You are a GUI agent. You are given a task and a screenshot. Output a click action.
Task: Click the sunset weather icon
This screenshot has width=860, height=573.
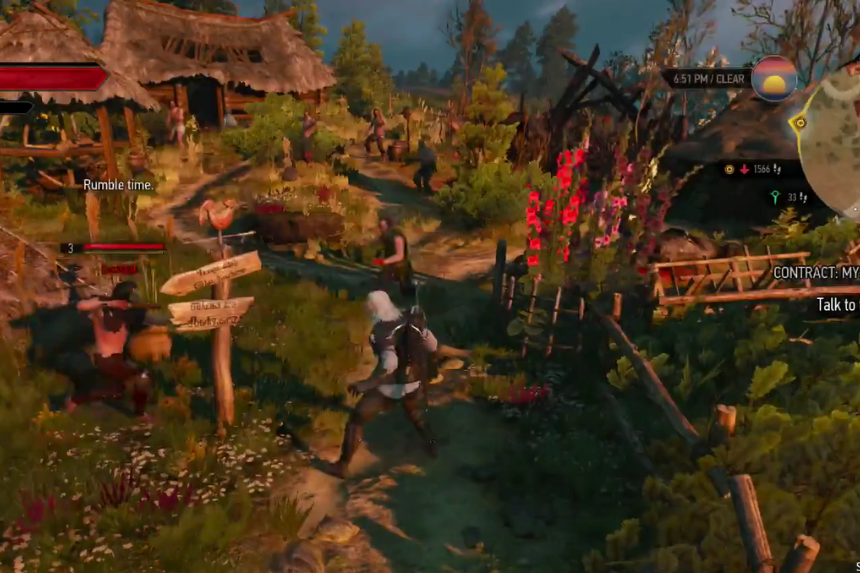coord(774,78)
